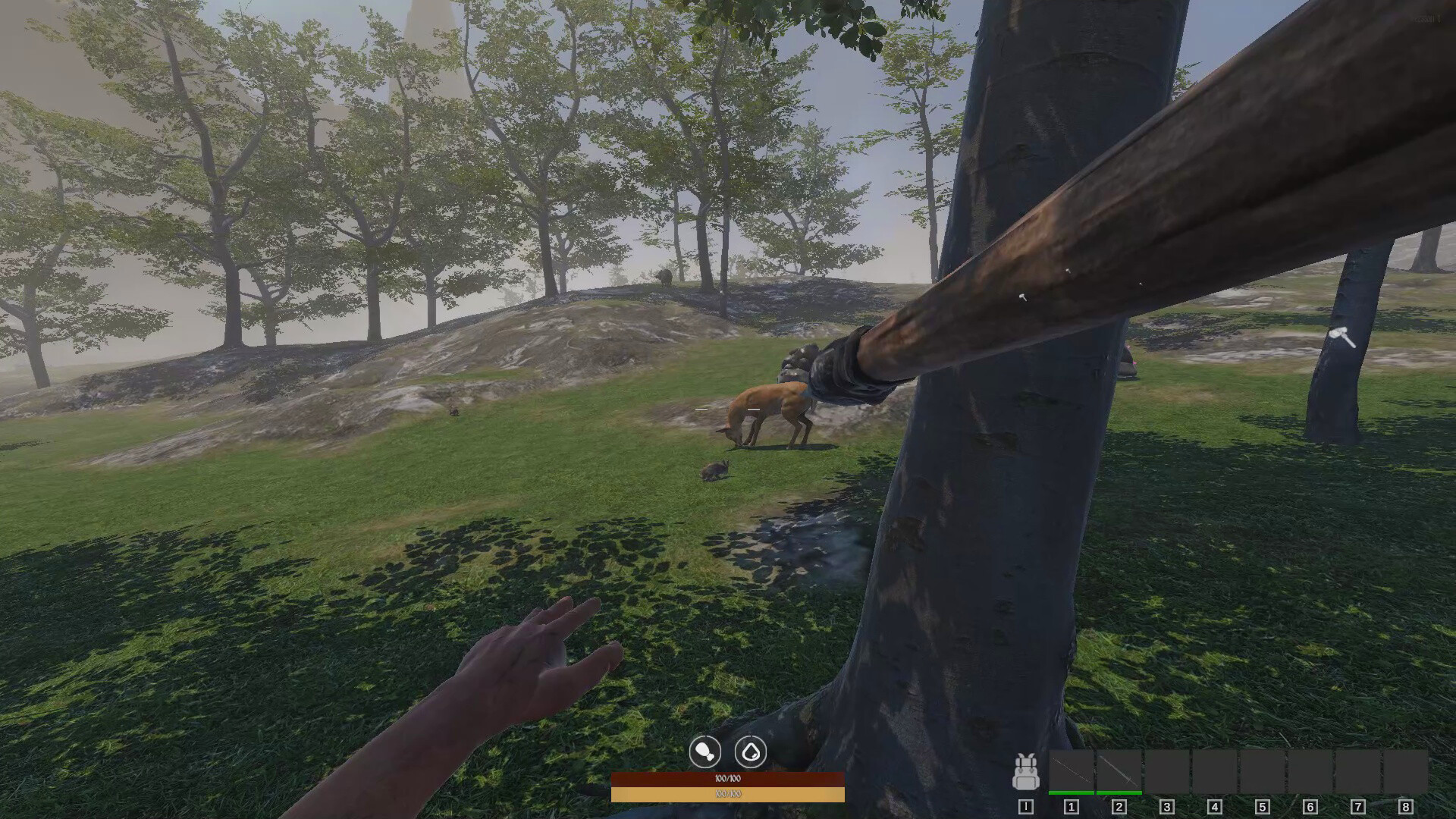This screenshot has height=819, width=1456.
Task: Click the yellow stamina bar showing 100/100
Action: coord(728,795)
